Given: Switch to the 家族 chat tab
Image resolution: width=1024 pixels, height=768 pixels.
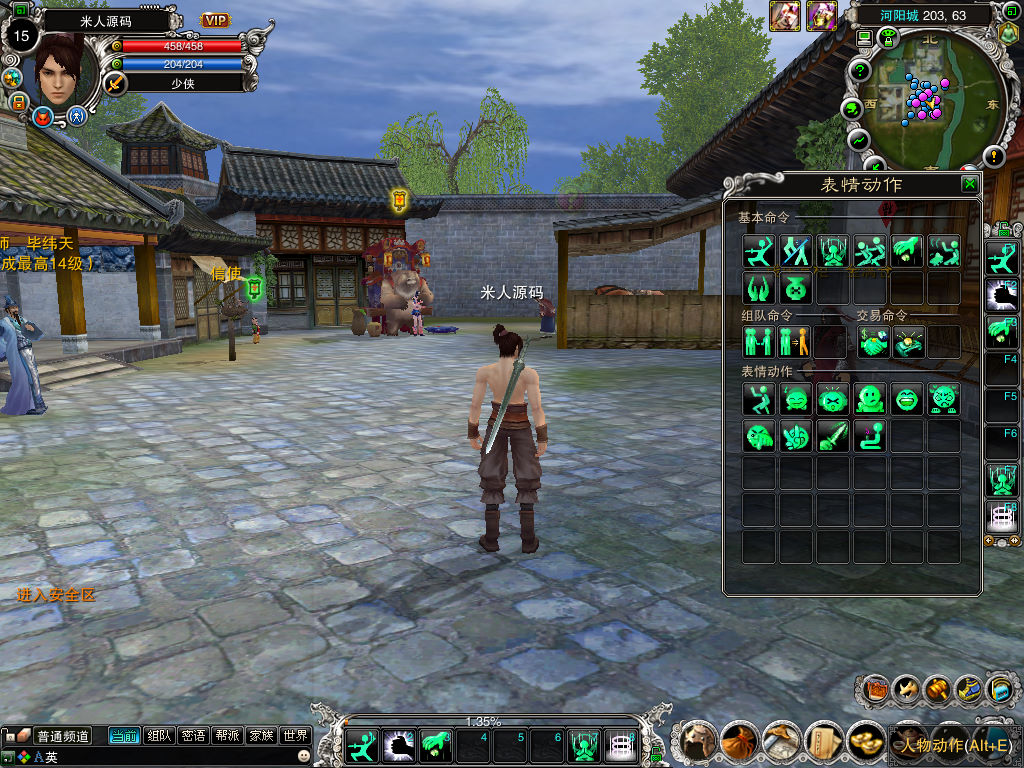Looking at the screenshot, I should [261, 736].
